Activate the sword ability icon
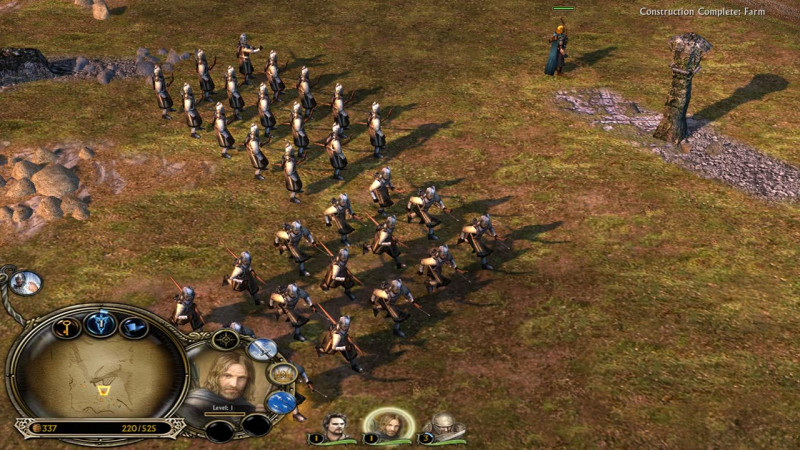 click(262, 349)
